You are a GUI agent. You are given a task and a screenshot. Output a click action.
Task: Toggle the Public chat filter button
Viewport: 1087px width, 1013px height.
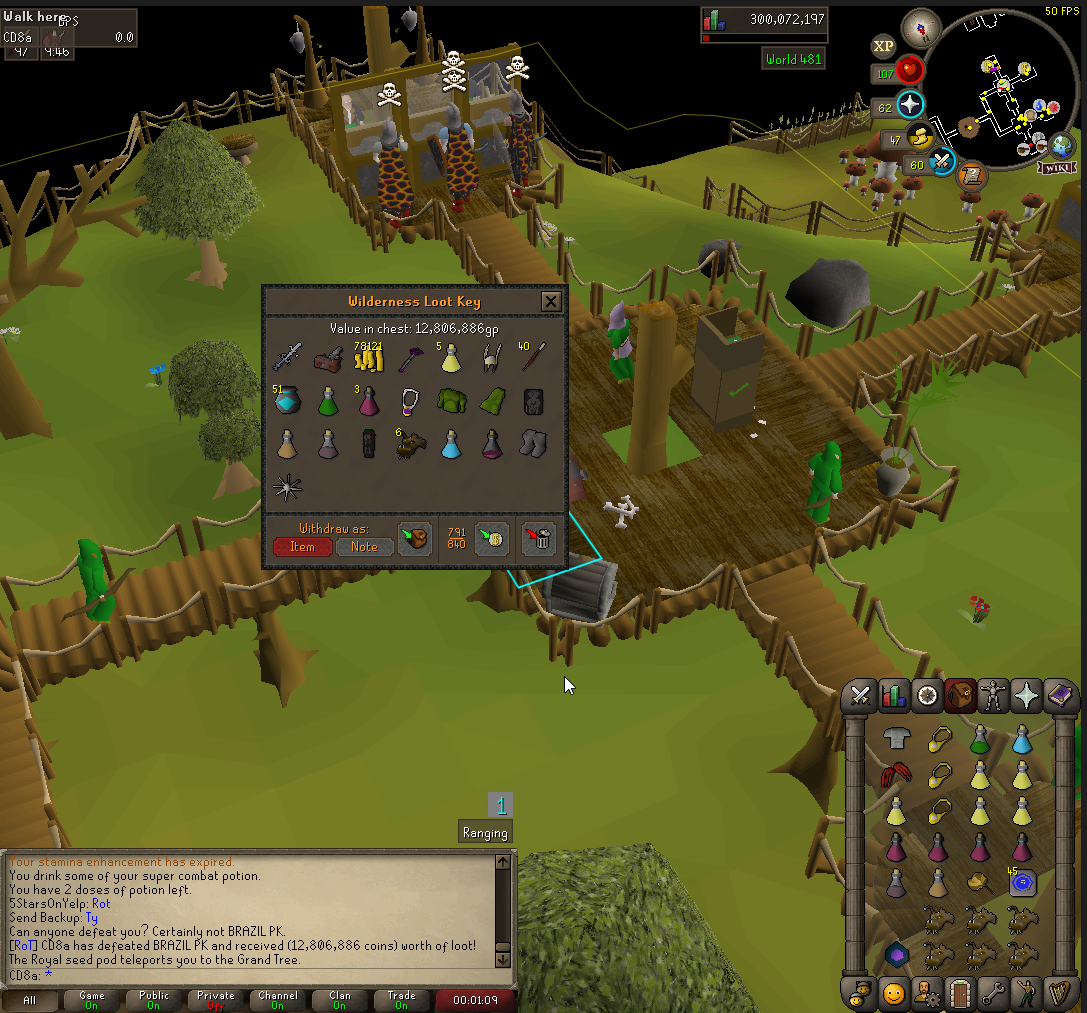(x=154, y=1000)
